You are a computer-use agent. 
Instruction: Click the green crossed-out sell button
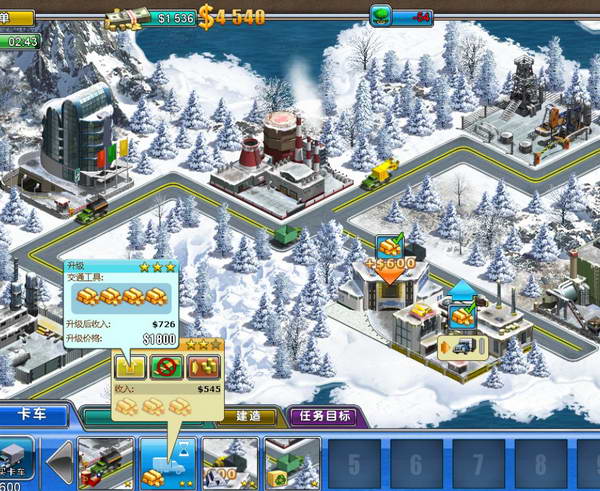coord(165,365)
